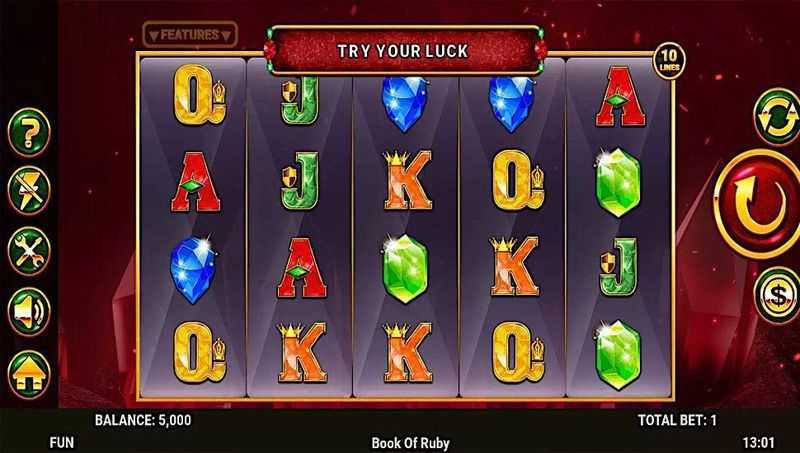Open the question mark help button
Viewport: 800px width, 453px height.
click(28, 131)
